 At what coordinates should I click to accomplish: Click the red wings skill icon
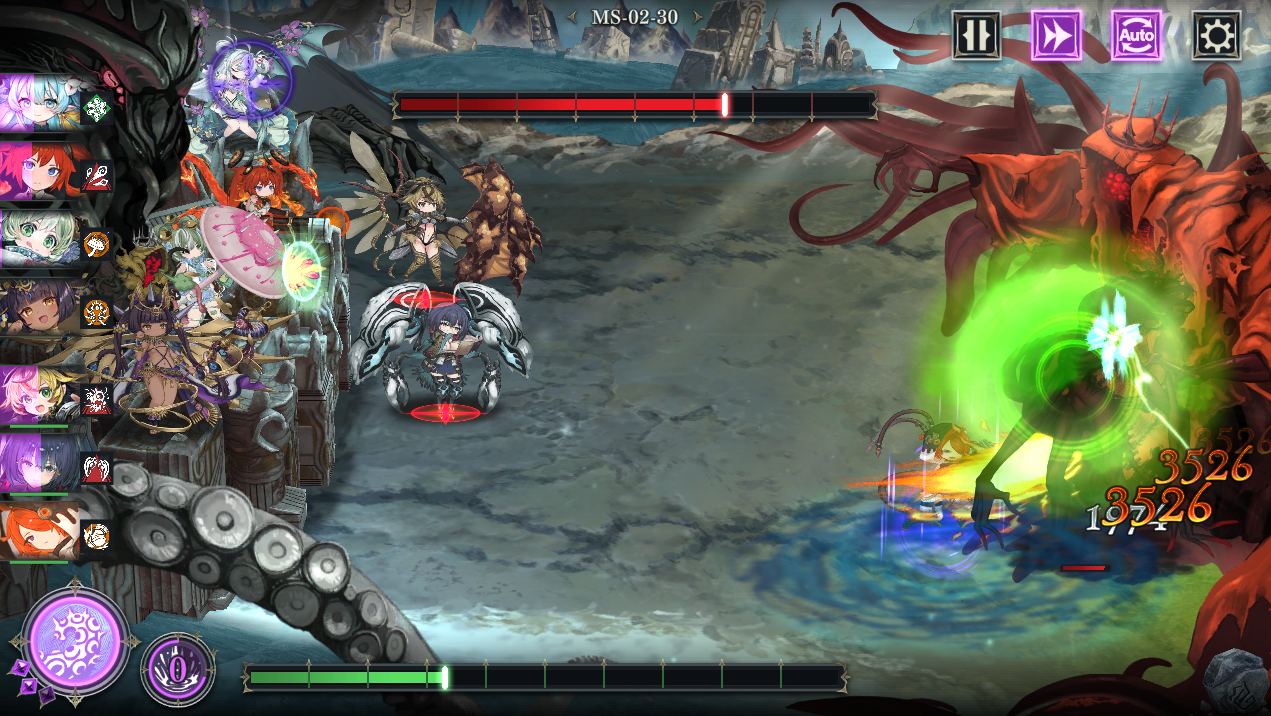coord(97,466)
